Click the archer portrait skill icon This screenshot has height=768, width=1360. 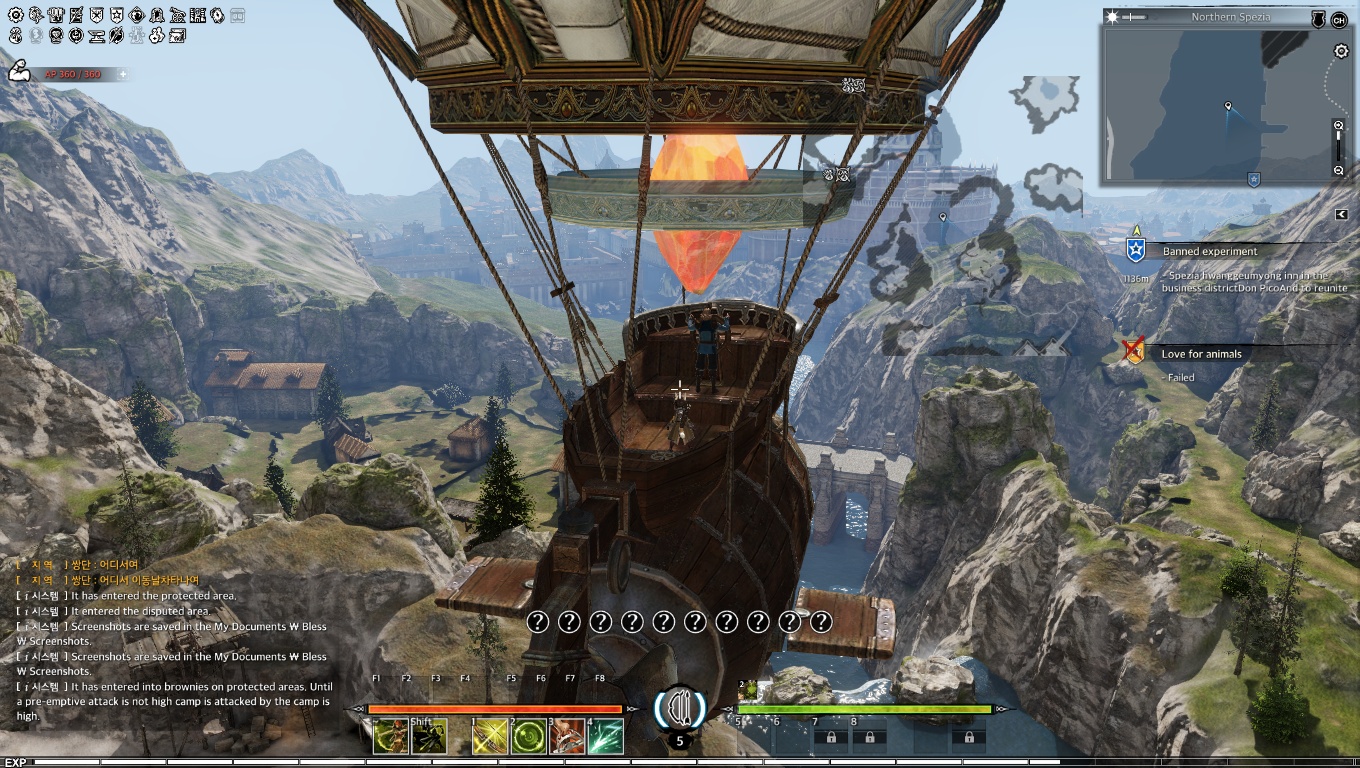[x=390, y=737]
